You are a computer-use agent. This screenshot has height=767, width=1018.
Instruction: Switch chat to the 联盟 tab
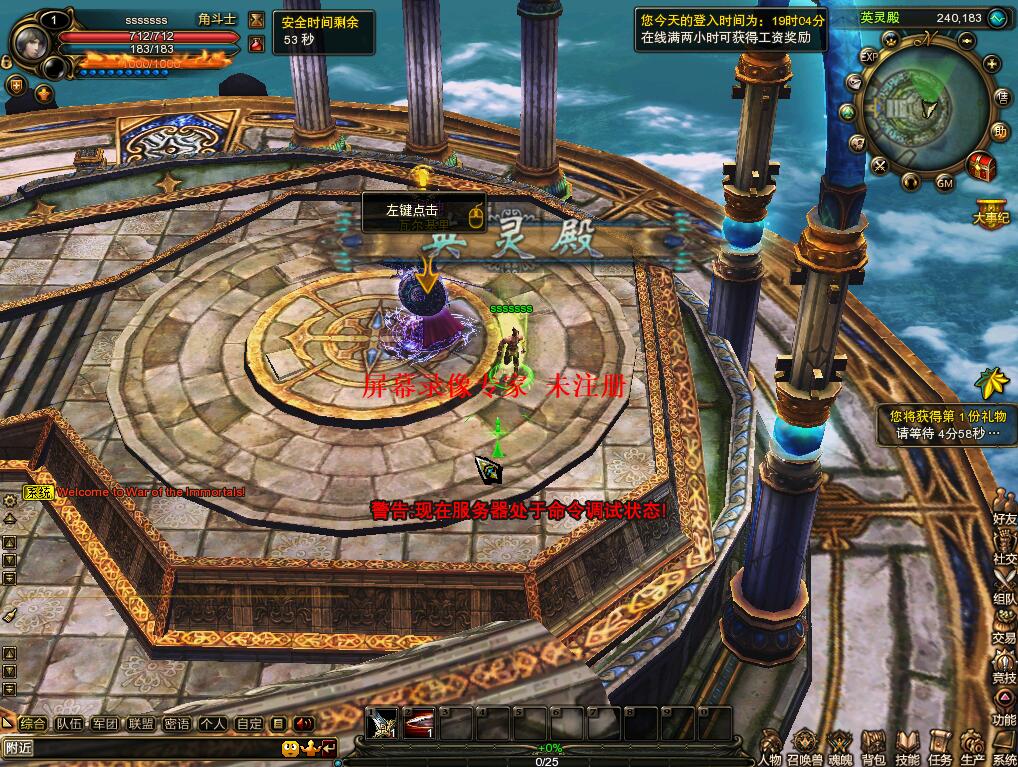(x=141, y=724)
